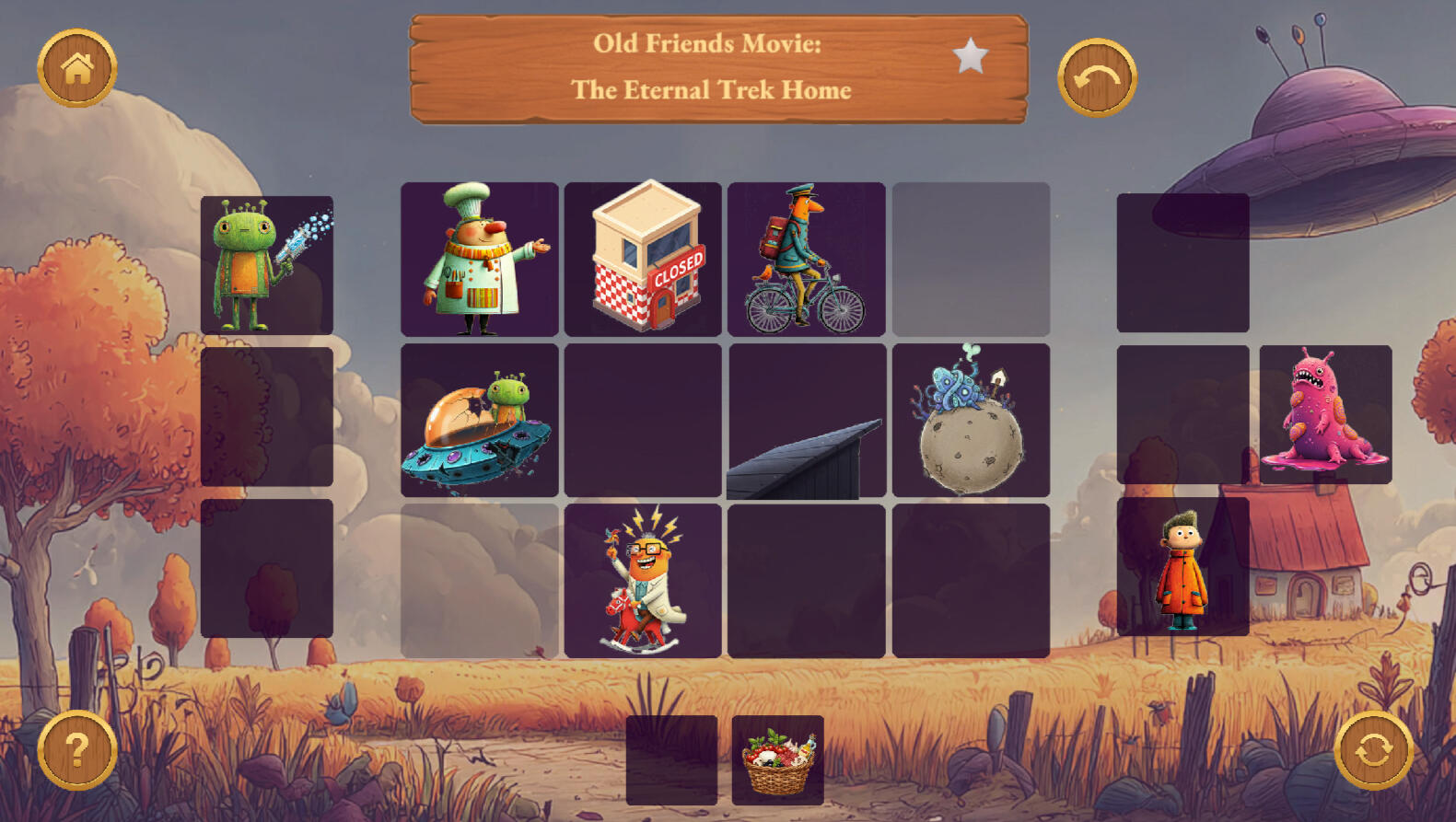Choose the postman on bicycle tile
This screenshot has width=1456, height=822.
pos(806,259)
